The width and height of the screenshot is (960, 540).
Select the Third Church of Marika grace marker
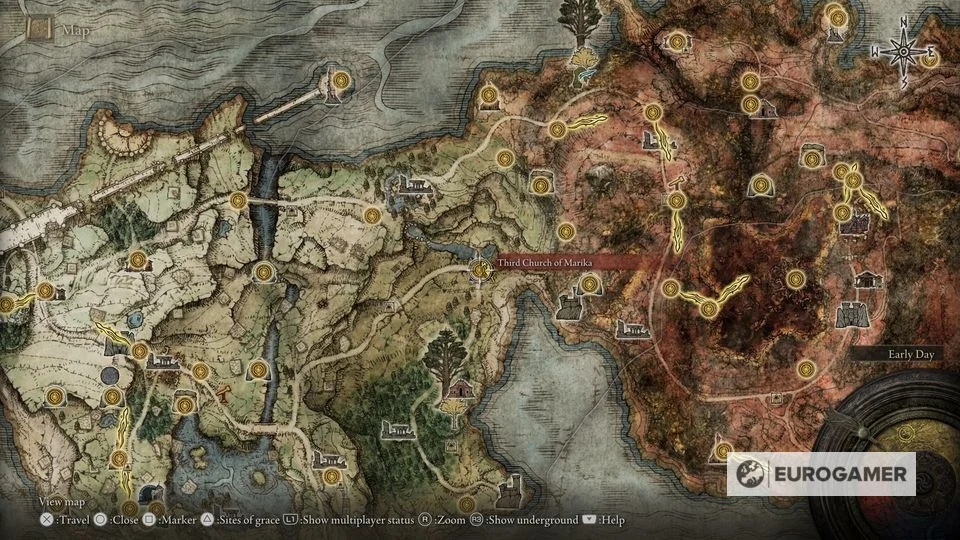(481, 268)
